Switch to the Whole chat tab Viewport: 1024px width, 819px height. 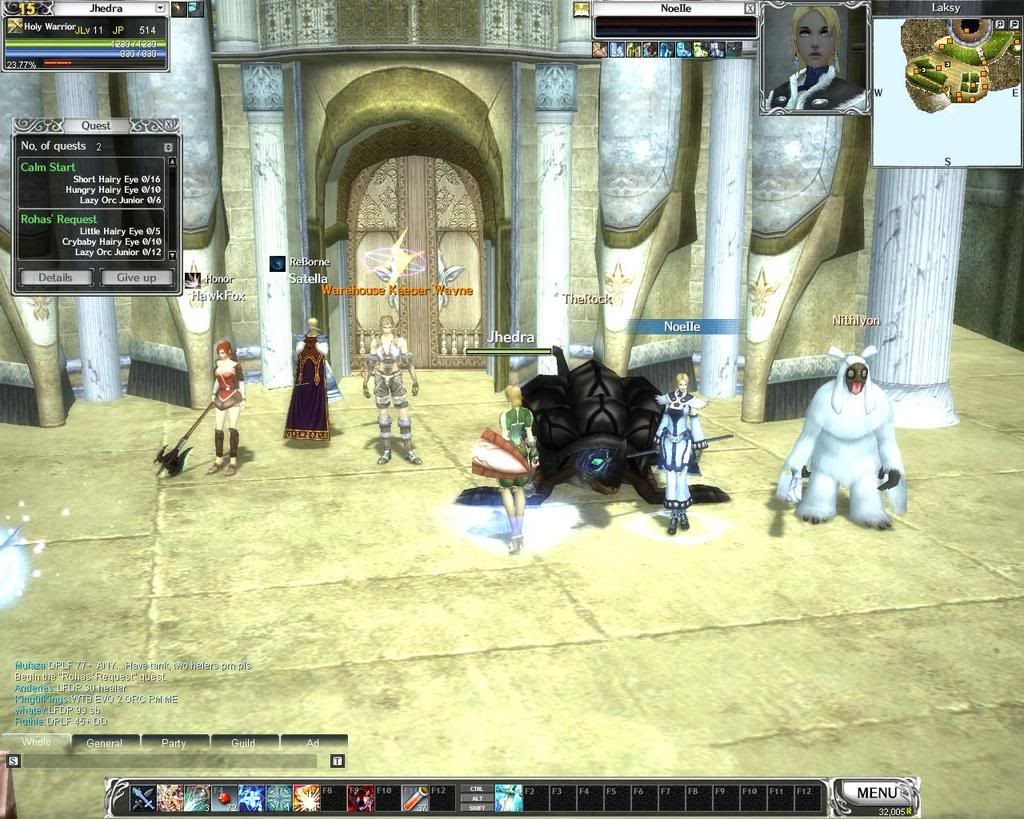point(36,742)
